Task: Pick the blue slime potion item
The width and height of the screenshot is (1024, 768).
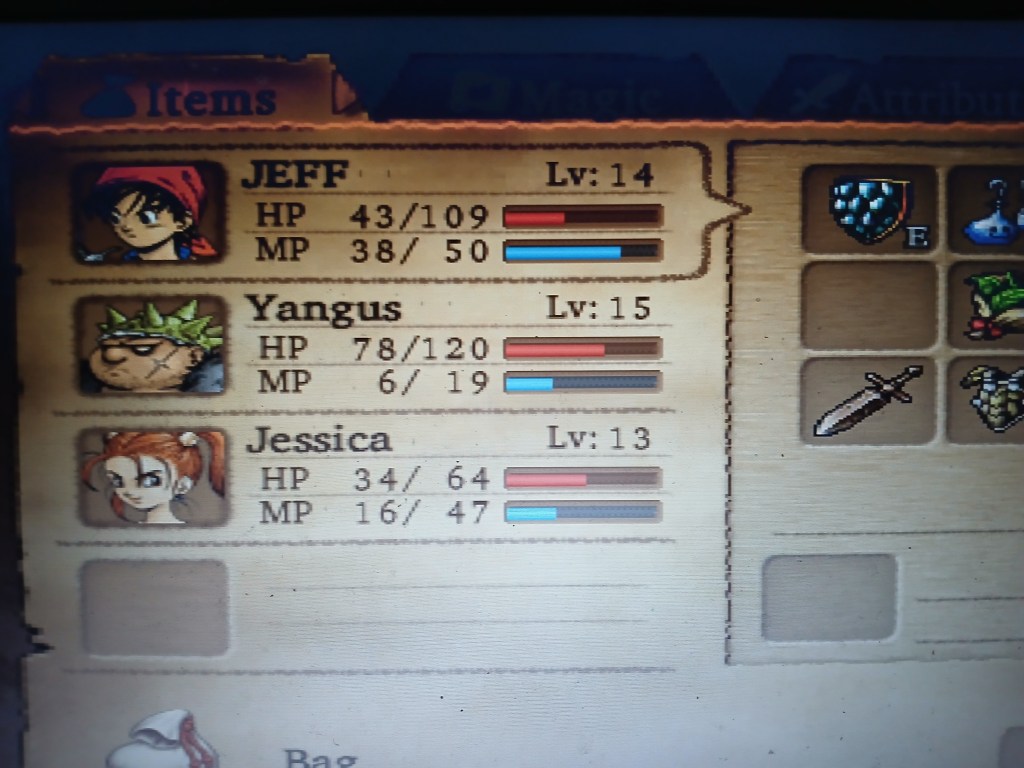Action: [x=990, y=212]
